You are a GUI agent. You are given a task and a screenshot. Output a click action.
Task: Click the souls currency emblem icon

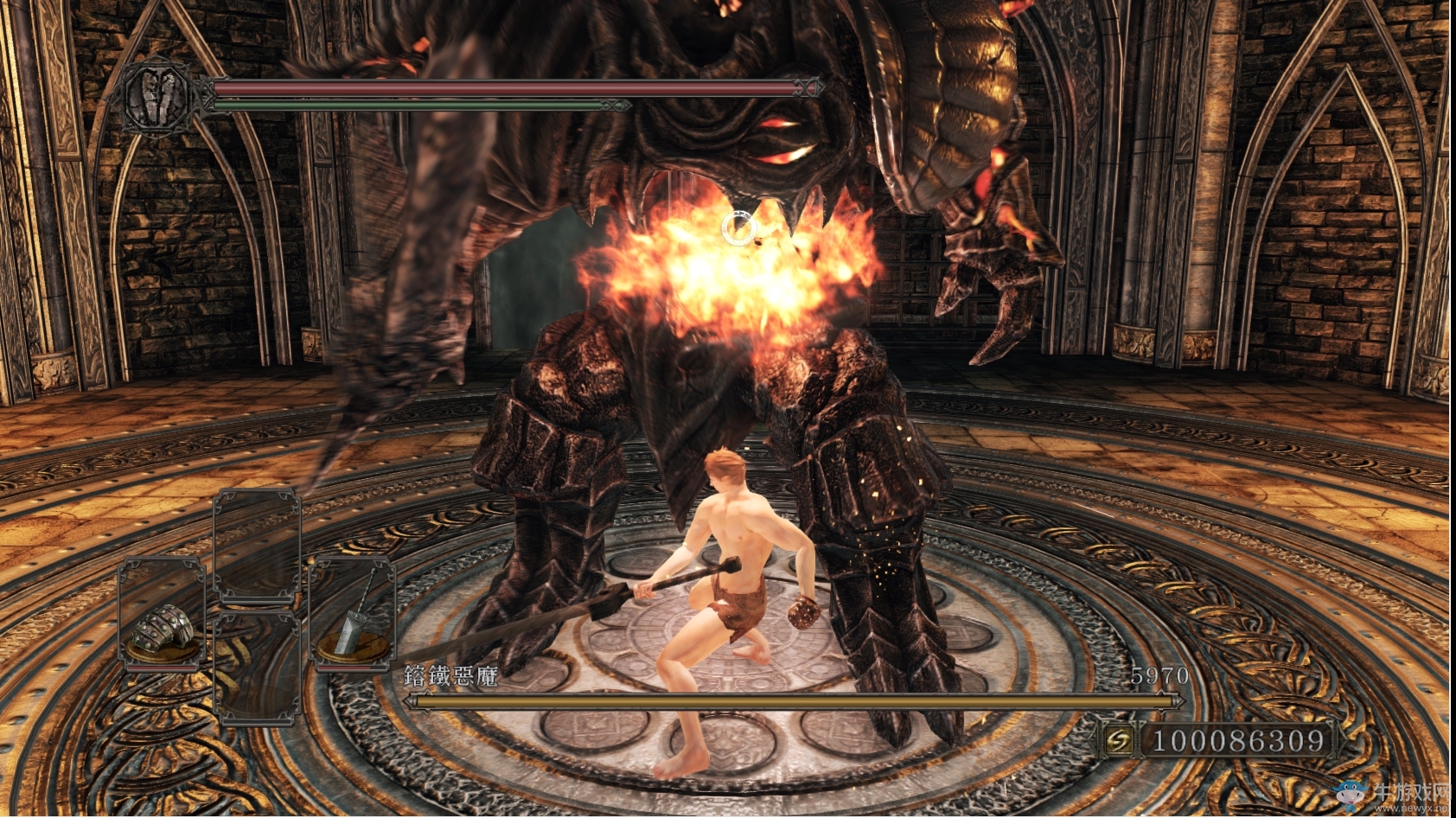pyautogui.click(x=1120, y=741)
